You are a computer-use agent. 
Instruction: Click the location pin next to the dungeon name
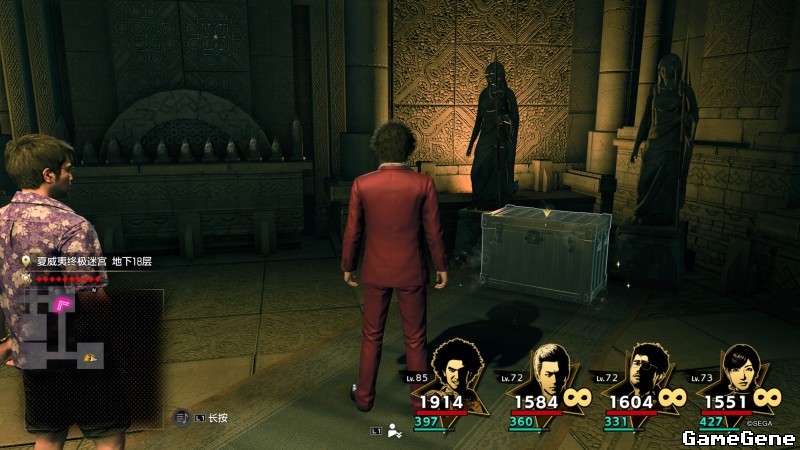28,262
